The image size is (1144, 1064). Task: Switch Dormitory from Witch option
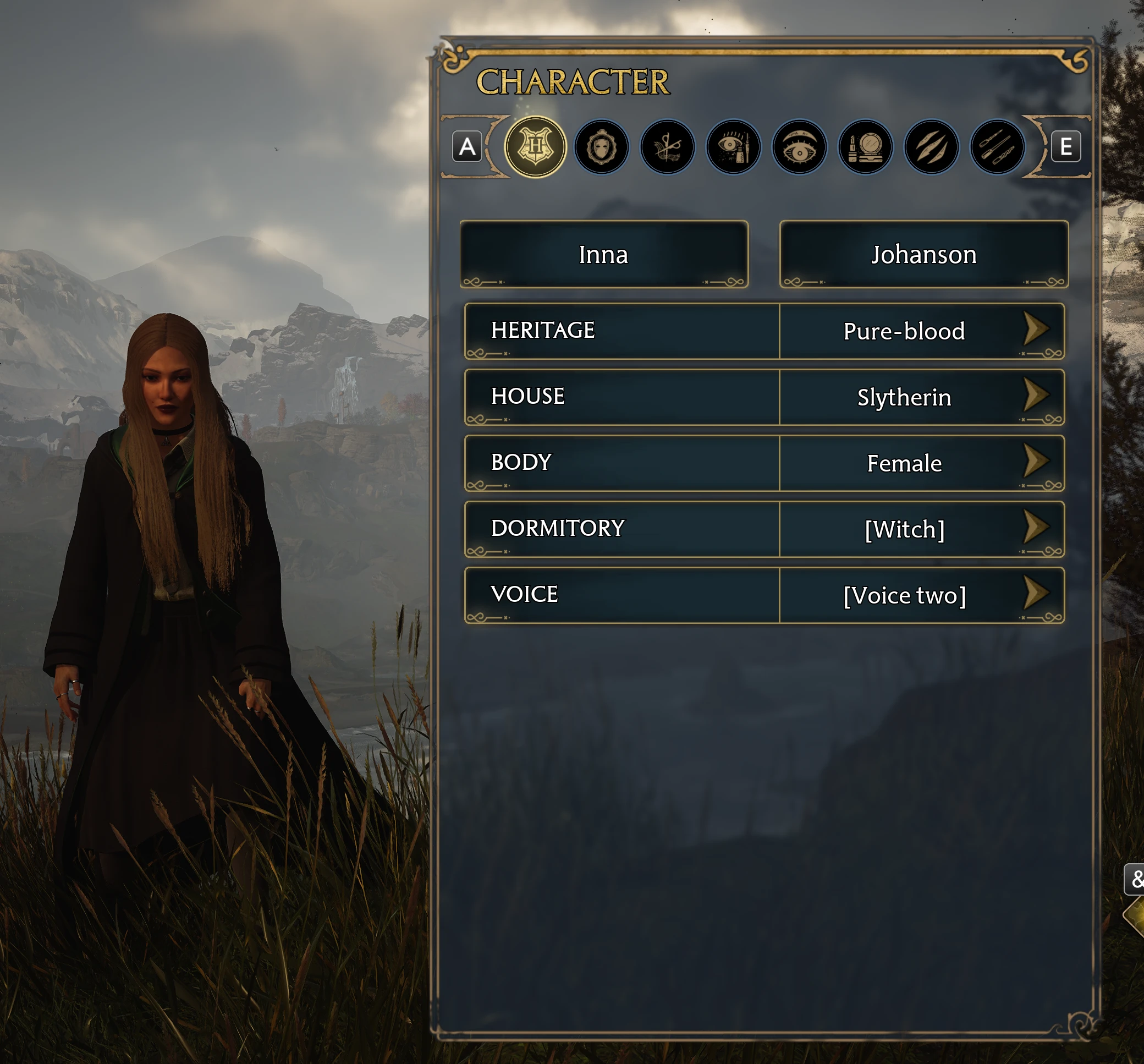click(1039, 528)
